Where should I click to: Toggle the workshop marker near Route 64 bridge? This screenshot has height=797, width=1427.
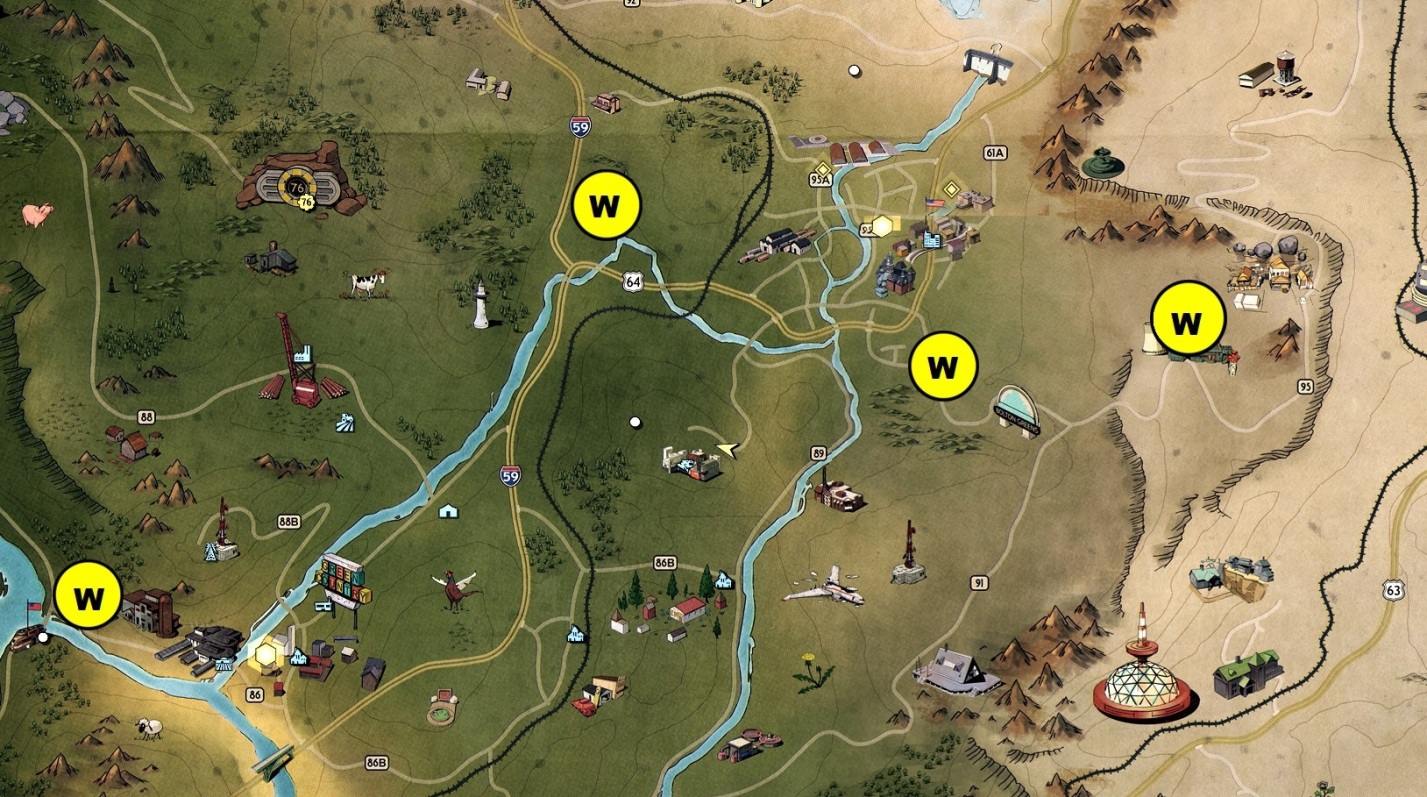pyautogui.click(x=606, y=206)
